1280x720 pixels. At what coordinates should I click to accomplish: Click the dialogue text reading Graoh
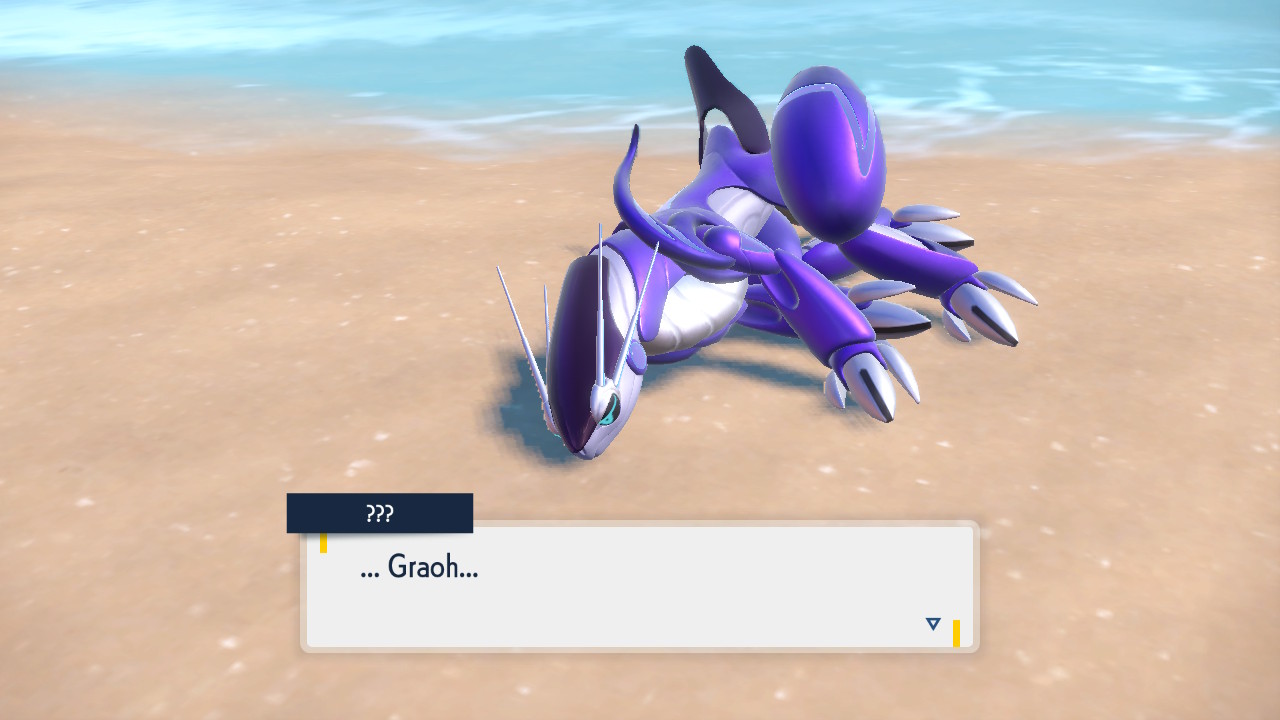[418, 568]
